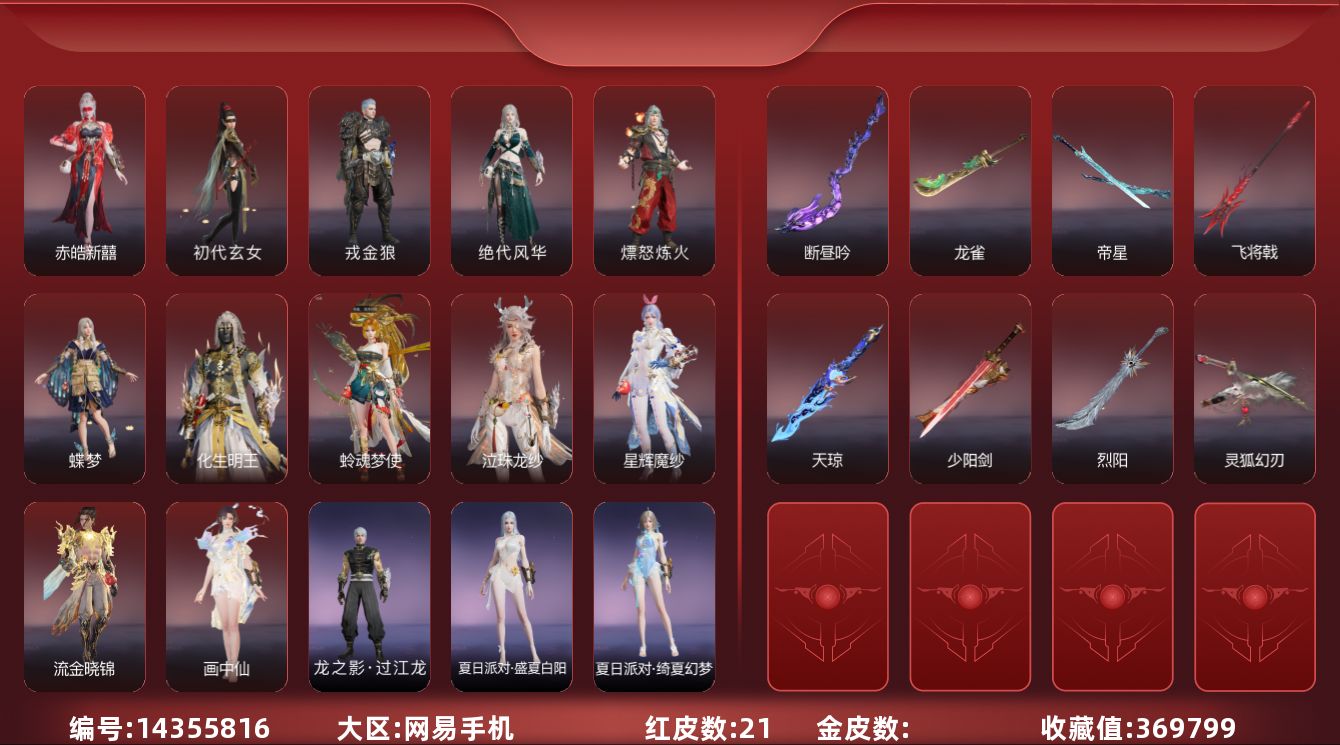Open the 夏日派对·盛夏白阳 skin card

(512, 596)
